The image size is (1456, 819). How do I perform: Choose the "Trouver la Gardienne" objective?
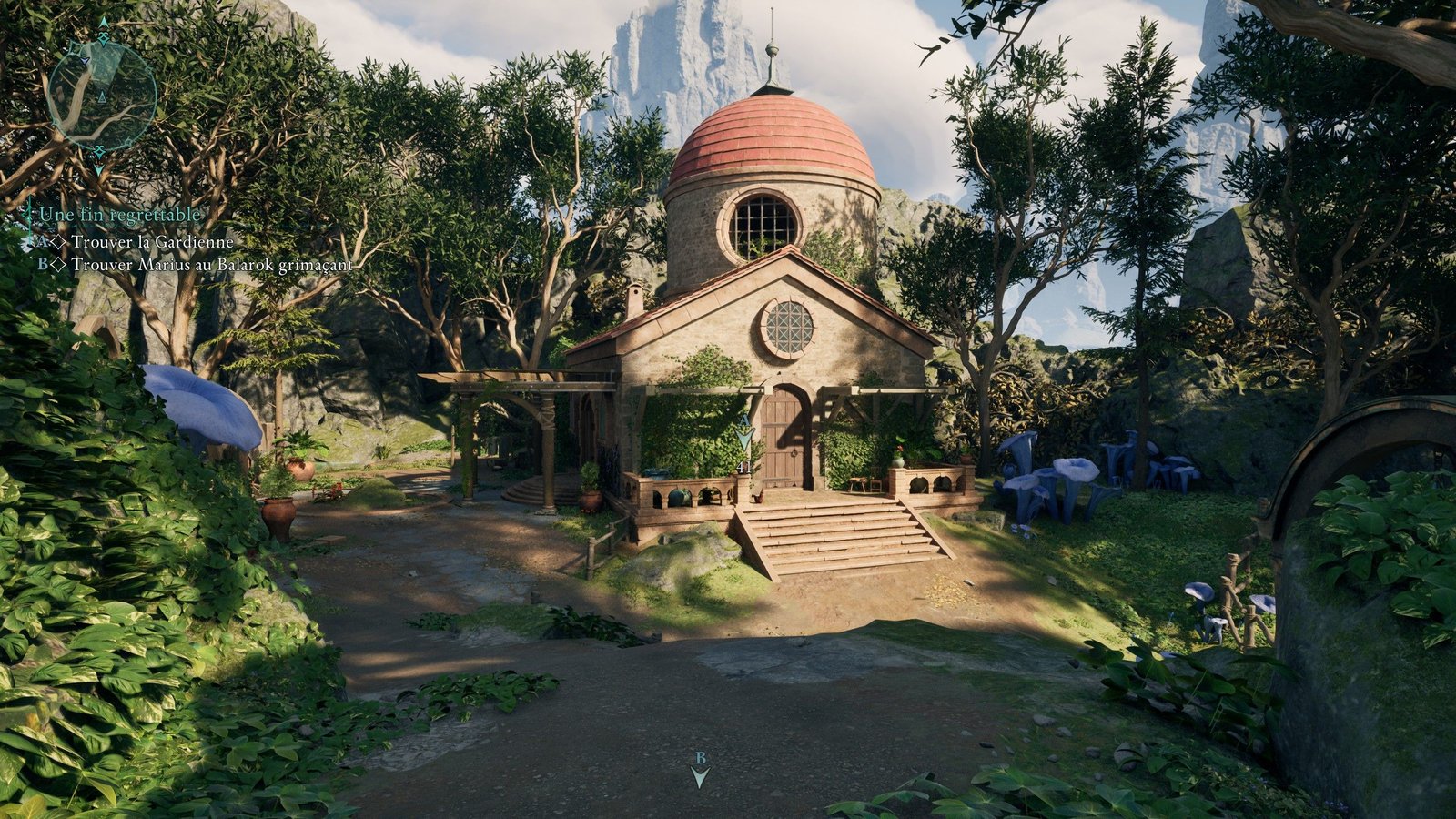[x=152, y=242]
